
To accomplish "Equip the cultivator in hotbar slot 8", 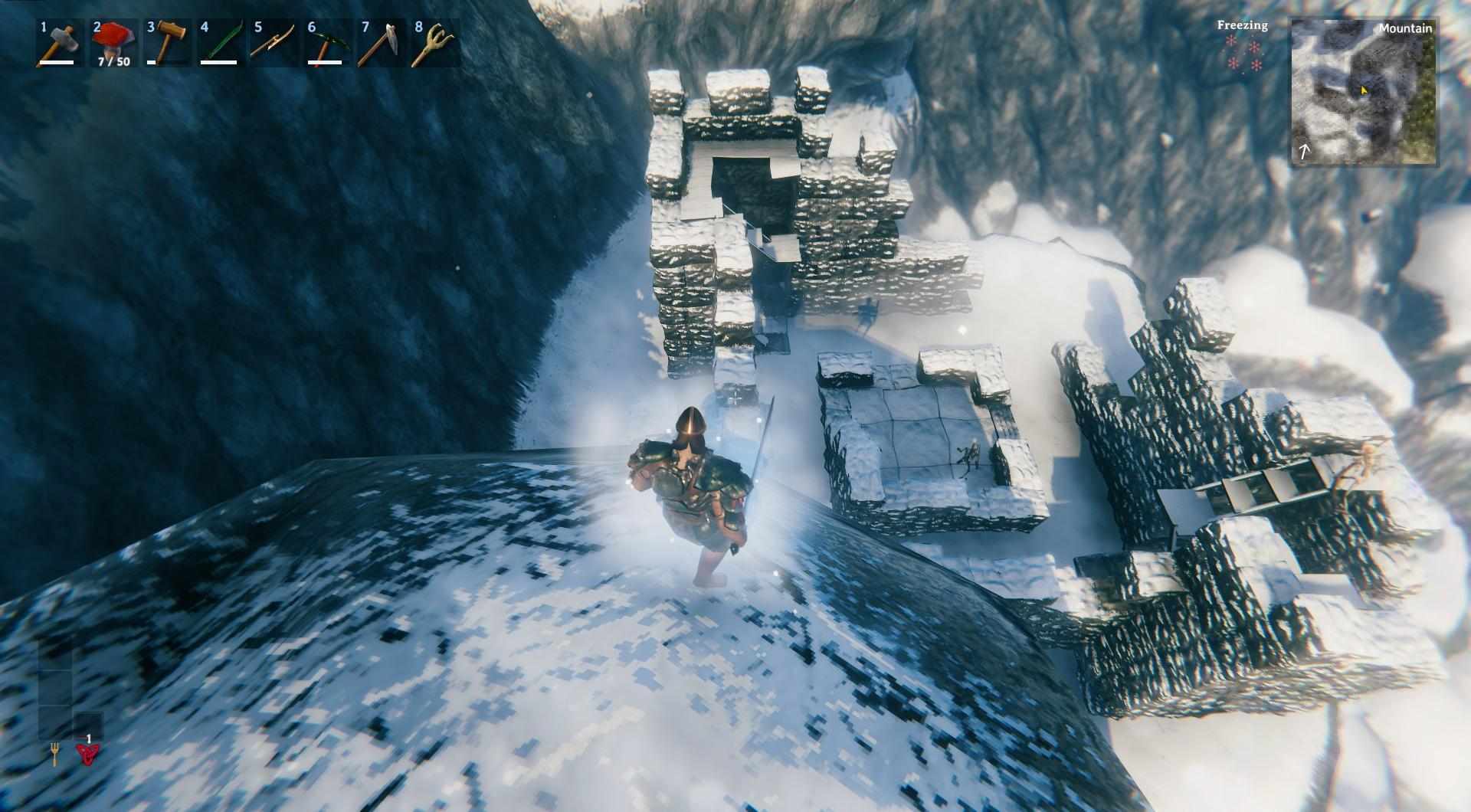I will pyautogui.click(x=434, y=43).
